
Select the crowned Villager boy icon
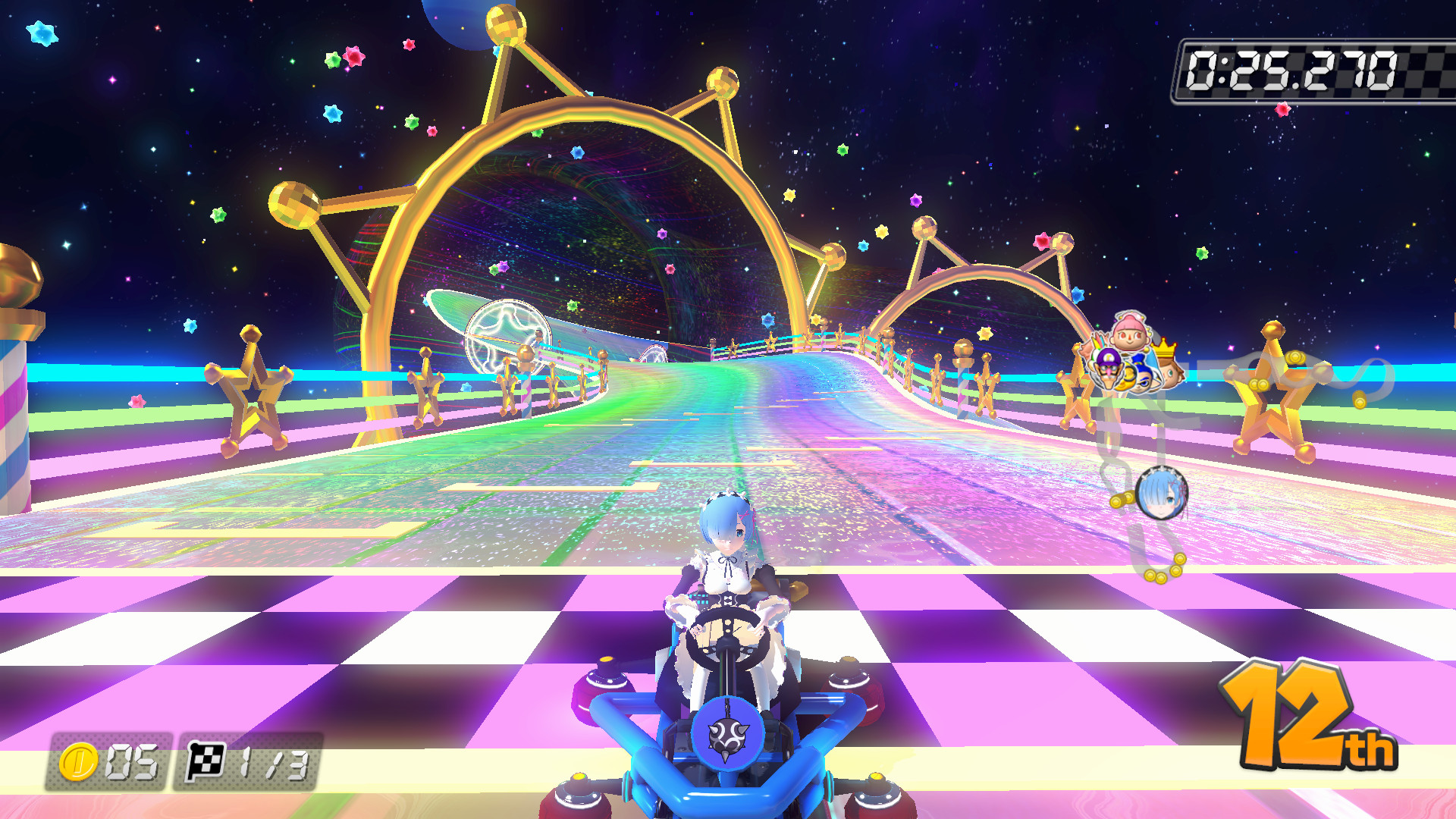[x=1169, y=372]
